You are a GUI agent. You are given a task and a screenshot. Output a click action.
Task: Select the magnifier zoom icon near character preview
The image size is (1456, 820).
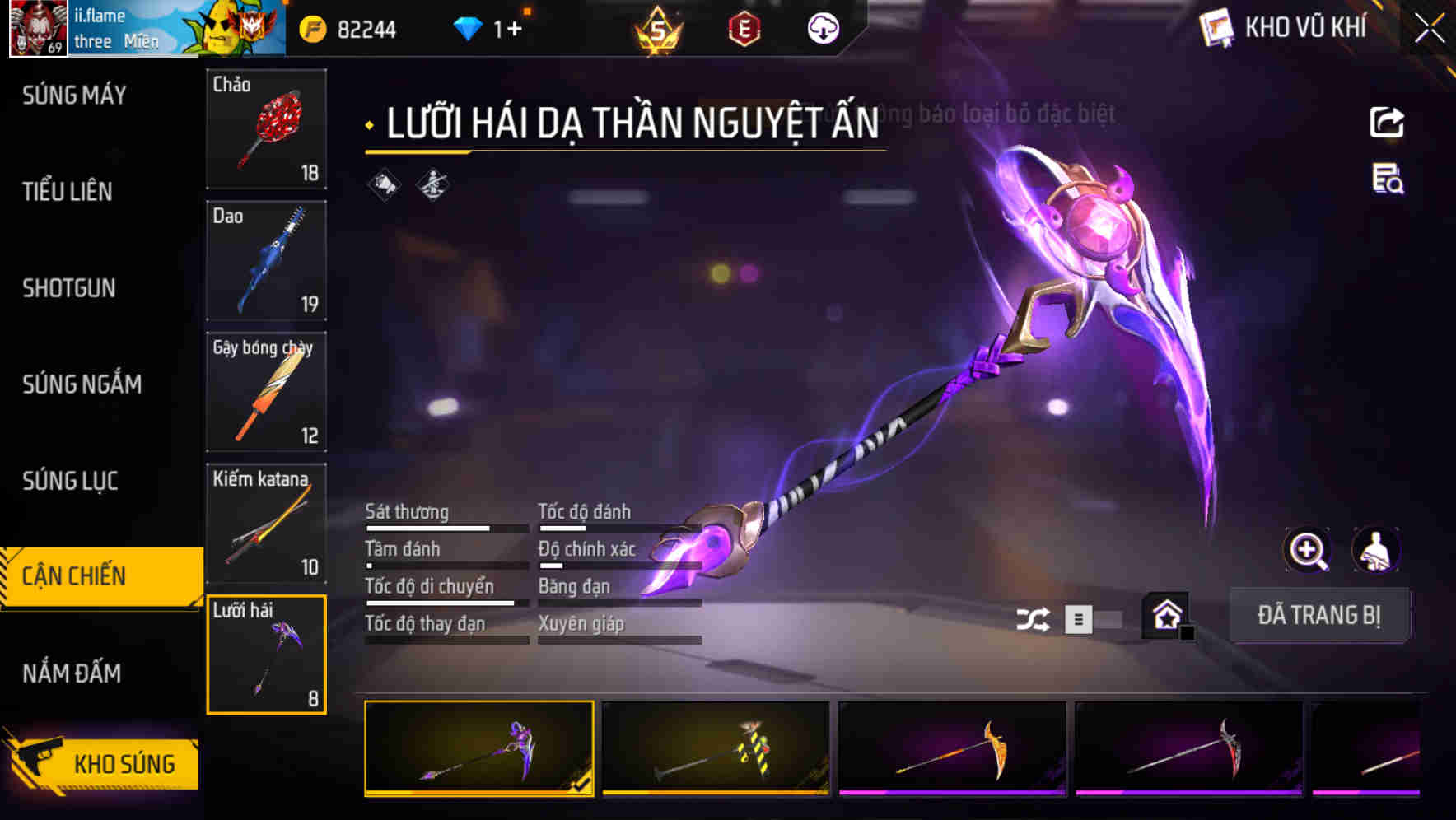pyautogui.click(x=1306, y=550)
